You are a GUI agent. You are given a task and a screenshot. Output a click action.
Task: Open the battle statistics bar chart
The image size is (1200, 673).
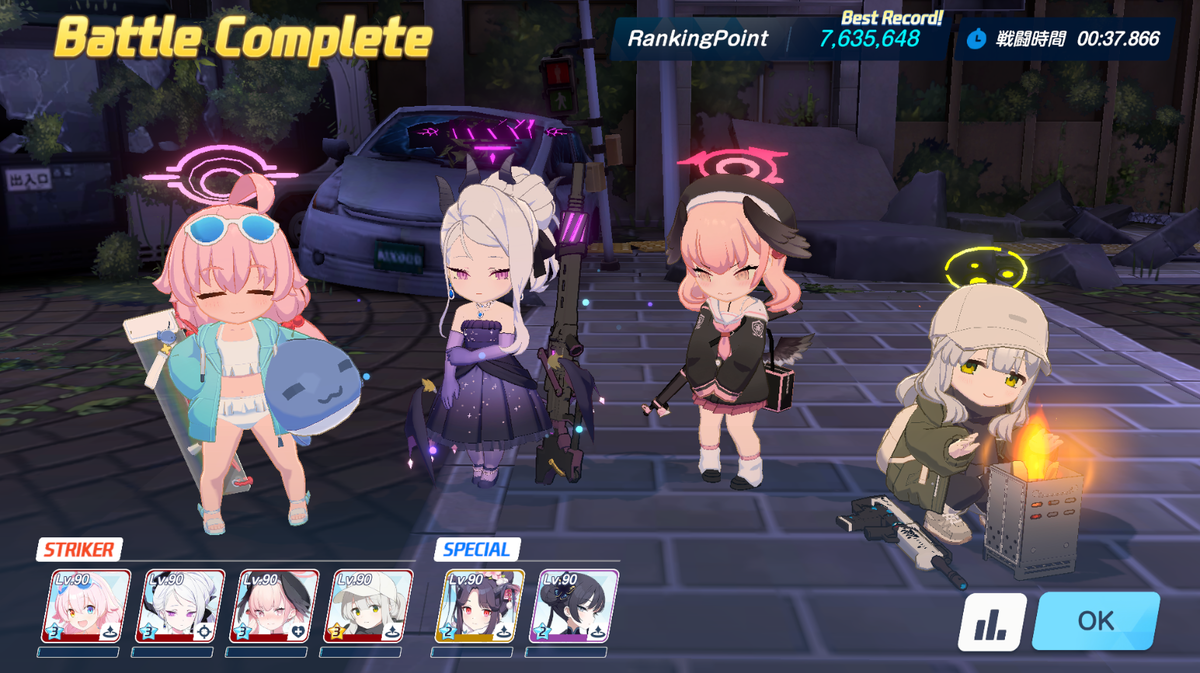point(992,622)
